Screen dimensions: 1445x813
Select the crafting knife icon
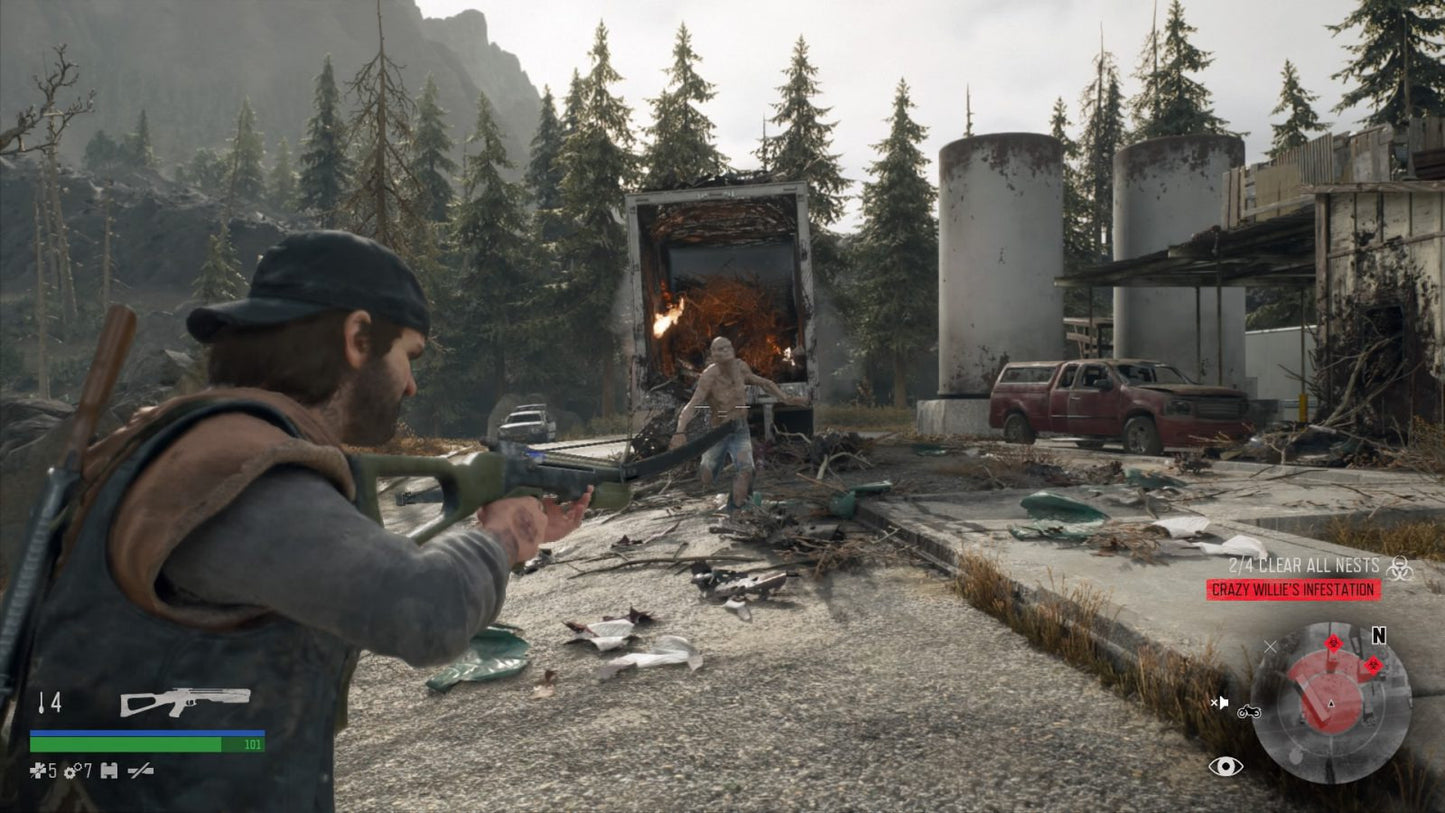coord(140,770)
